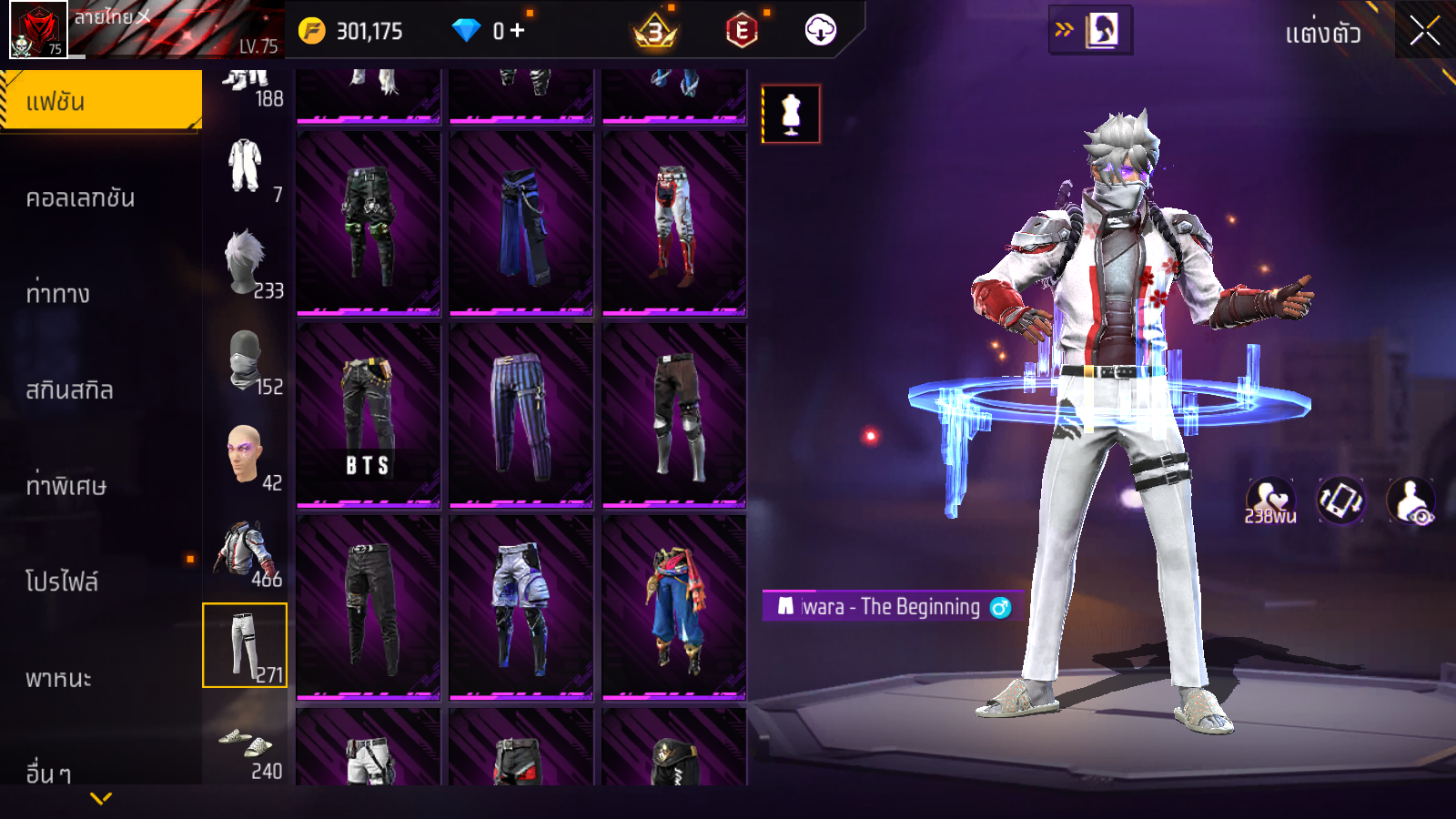This screenshot has width=1456, height=819.
Task: Switch to the hair category with 233 items
Action: [246, 264]
